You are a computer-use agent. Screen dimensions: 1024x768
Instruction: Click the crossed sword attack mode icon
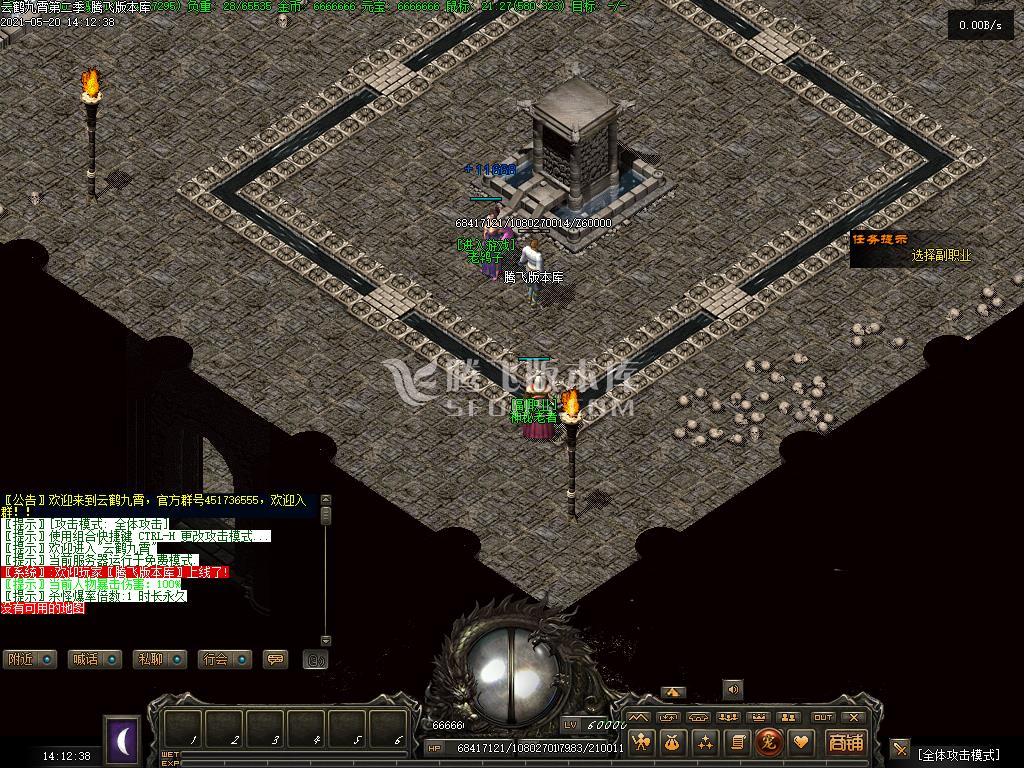(900, 749)
